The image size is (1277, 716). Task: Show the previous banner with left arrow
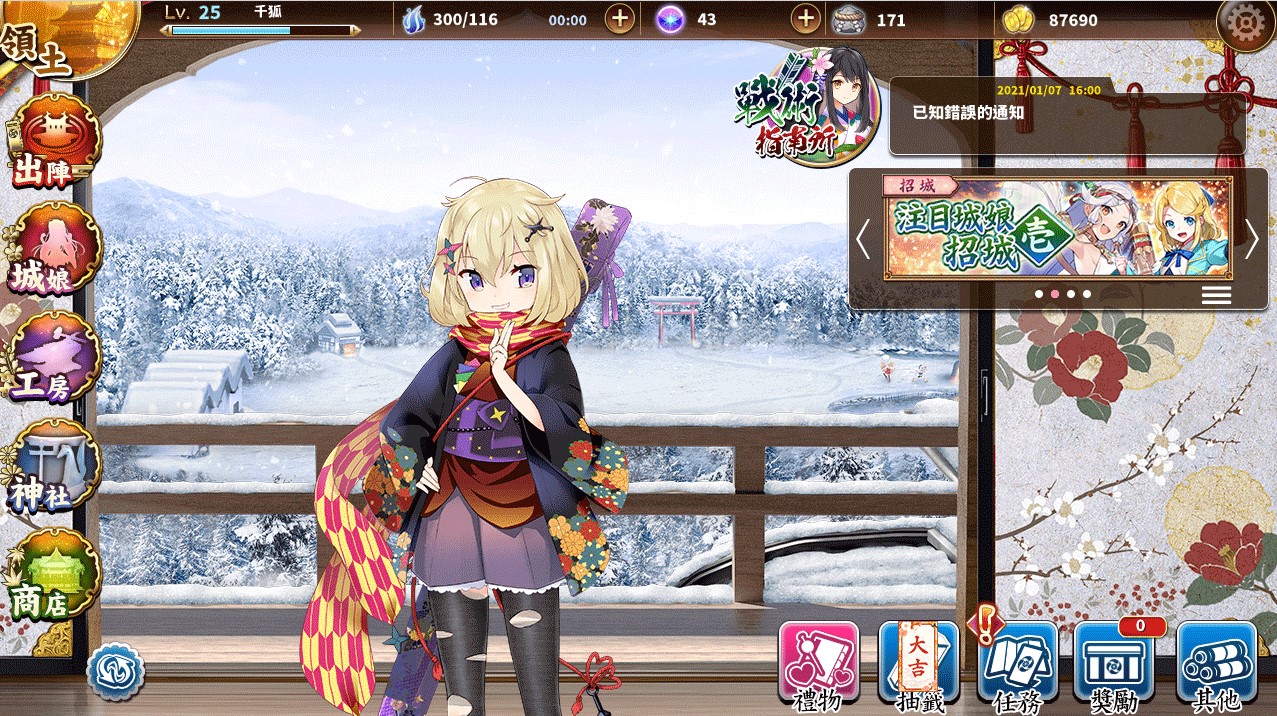[864, 240]
